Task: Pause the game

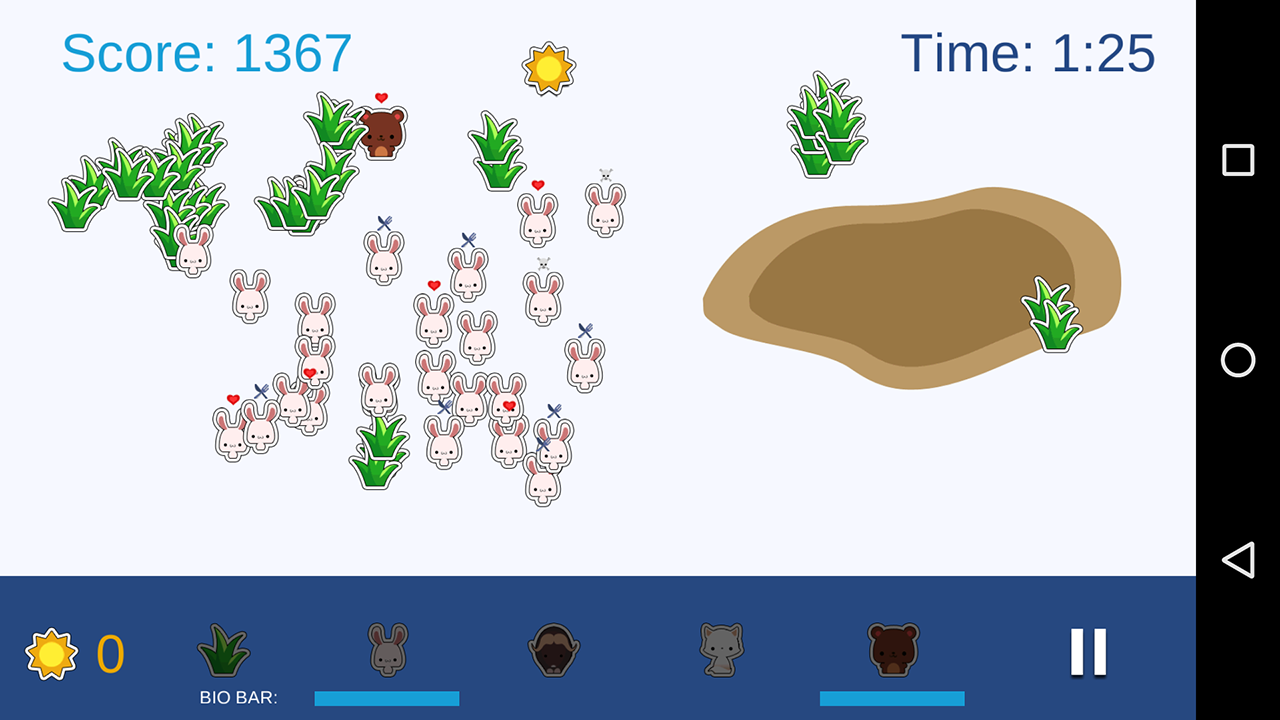Action: click(x=1088, y=652)
